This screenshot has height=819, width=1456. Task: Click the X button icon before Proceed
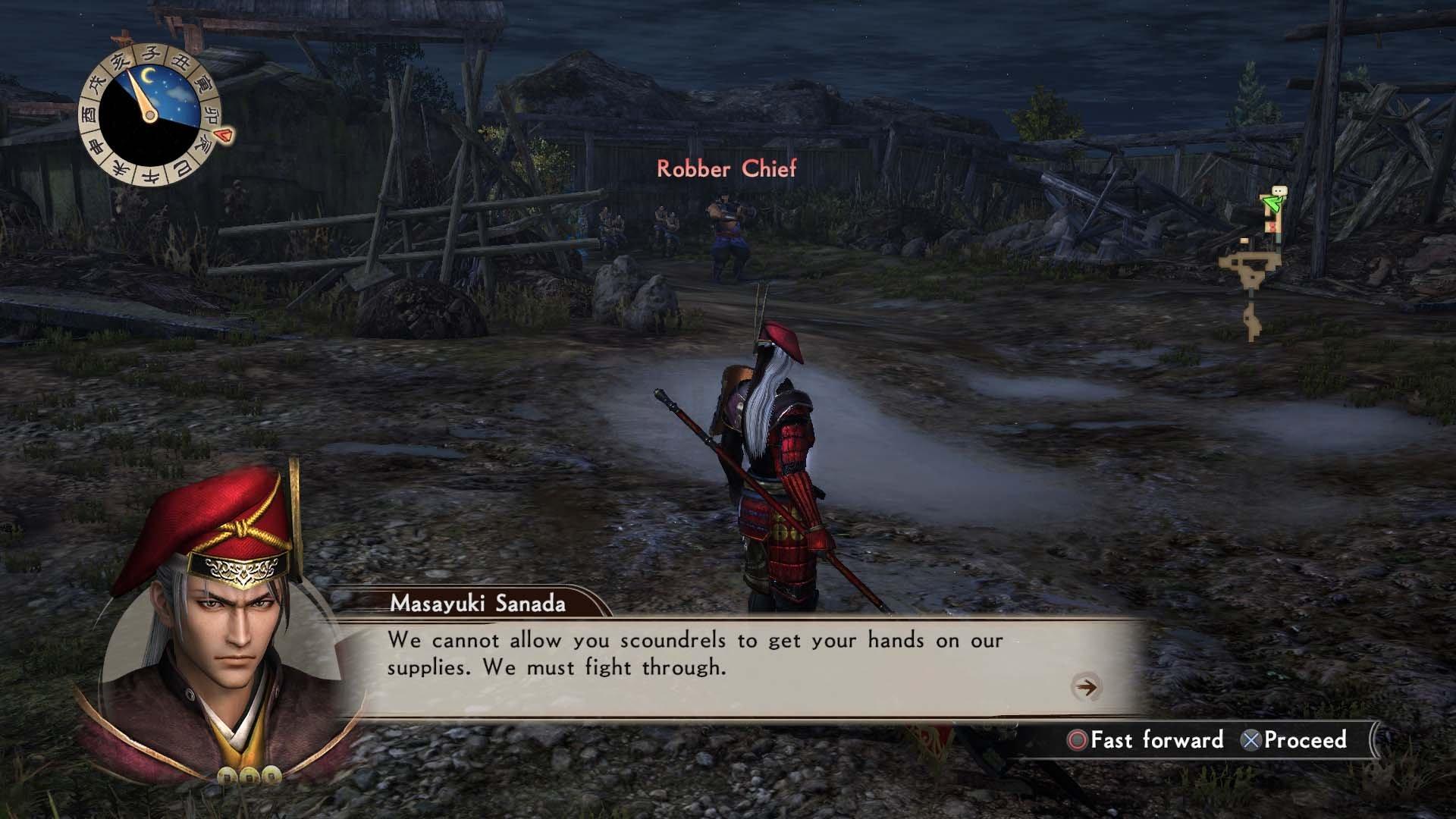coord(1252,741)
